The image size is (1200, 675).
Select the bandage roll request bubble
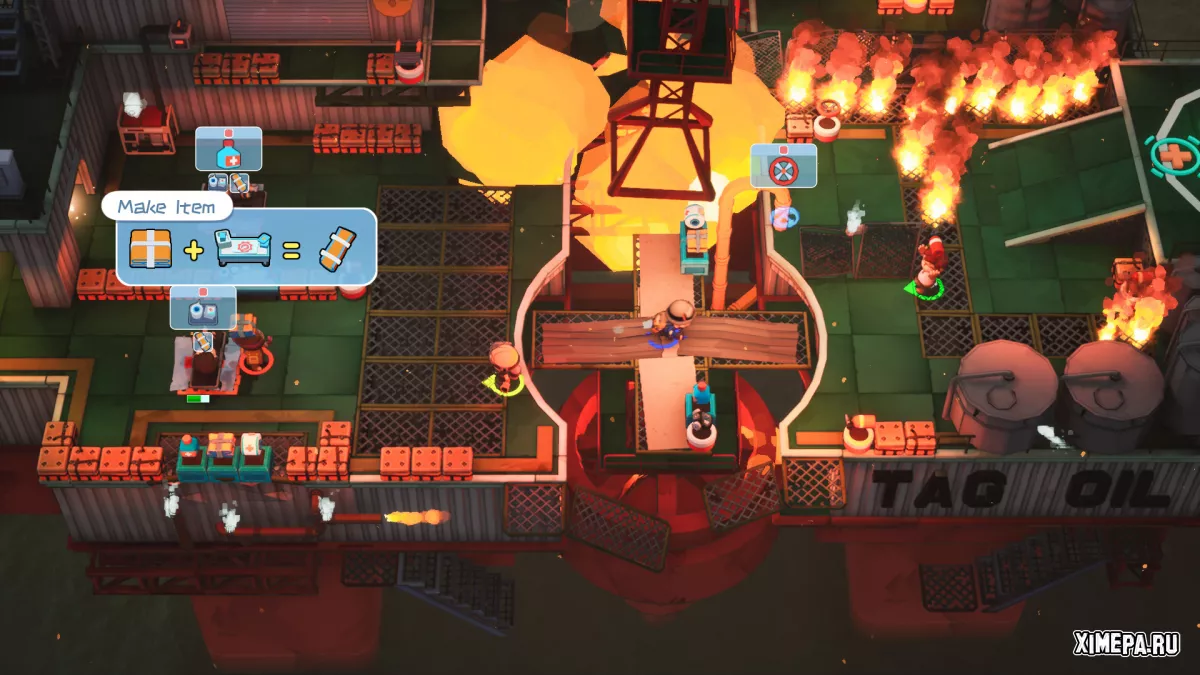pyautogui.click(x=202, y=307)
